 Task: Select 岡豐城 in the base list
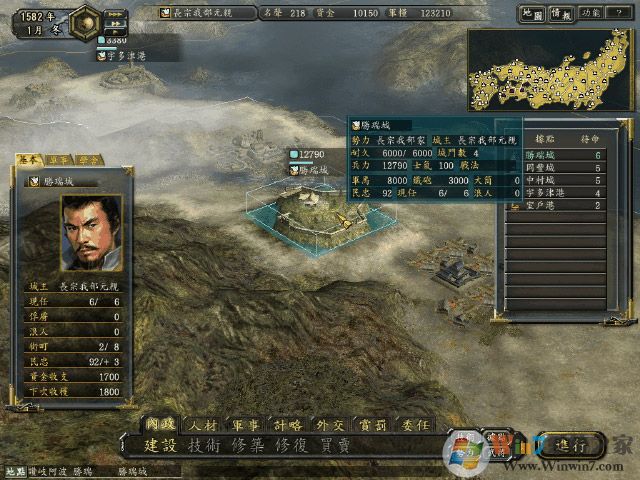(x=544, y=168)
